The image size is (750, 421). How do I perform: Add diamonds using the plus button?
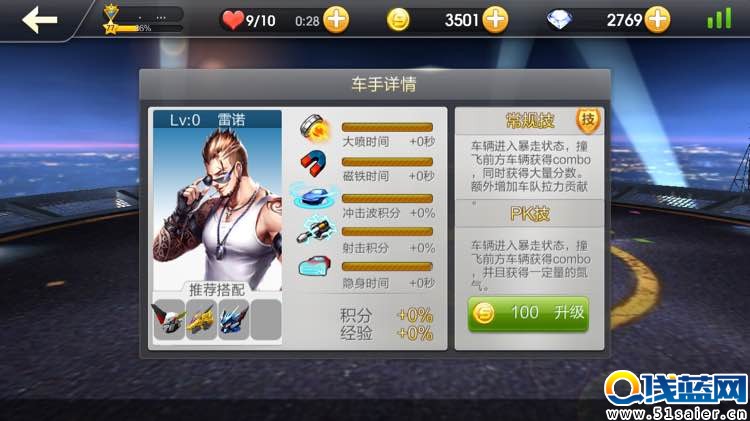click(x=657, y=19)
